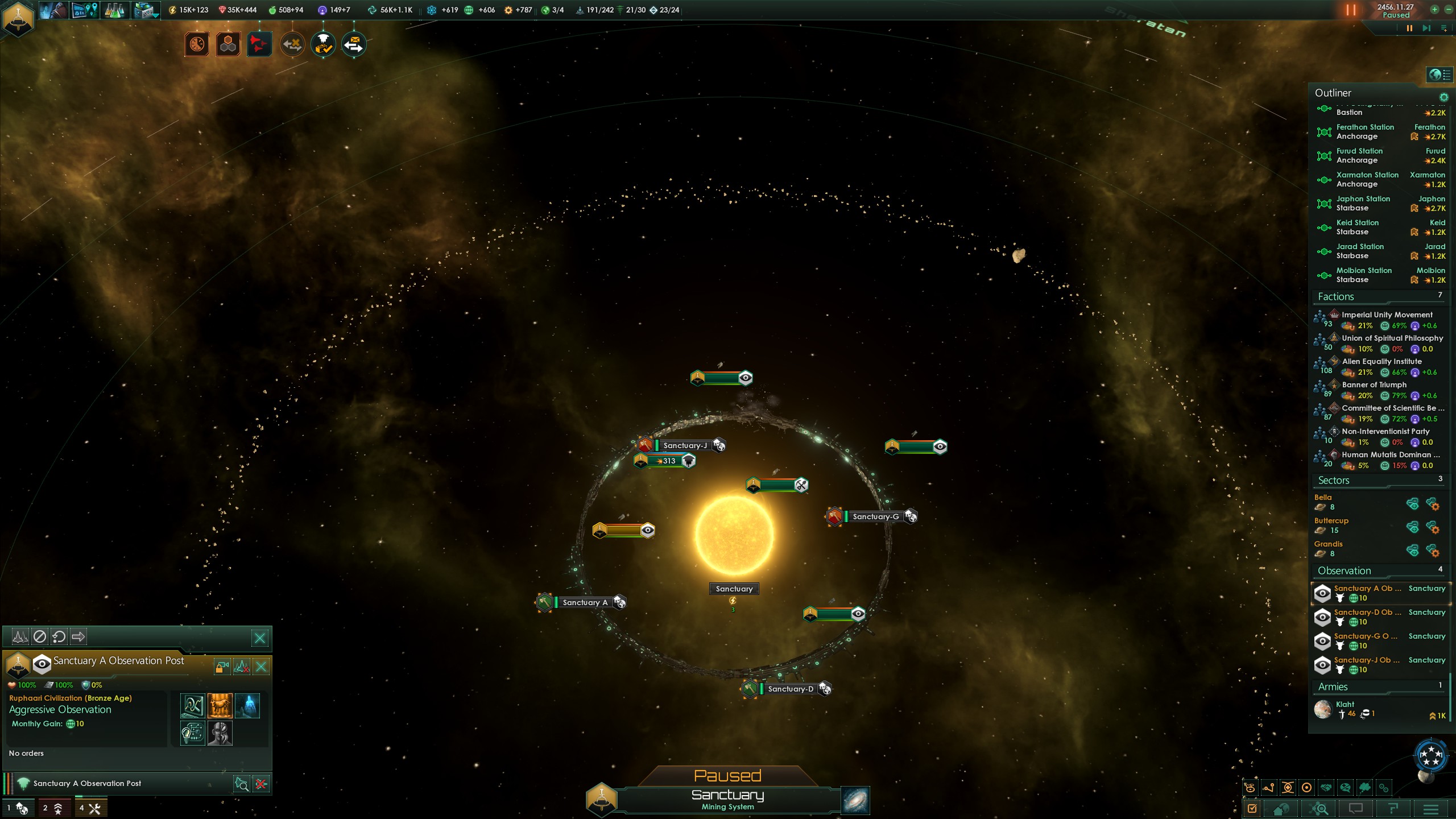
Task: Open the research flasks menu
Action: click(x=114, y=10)
